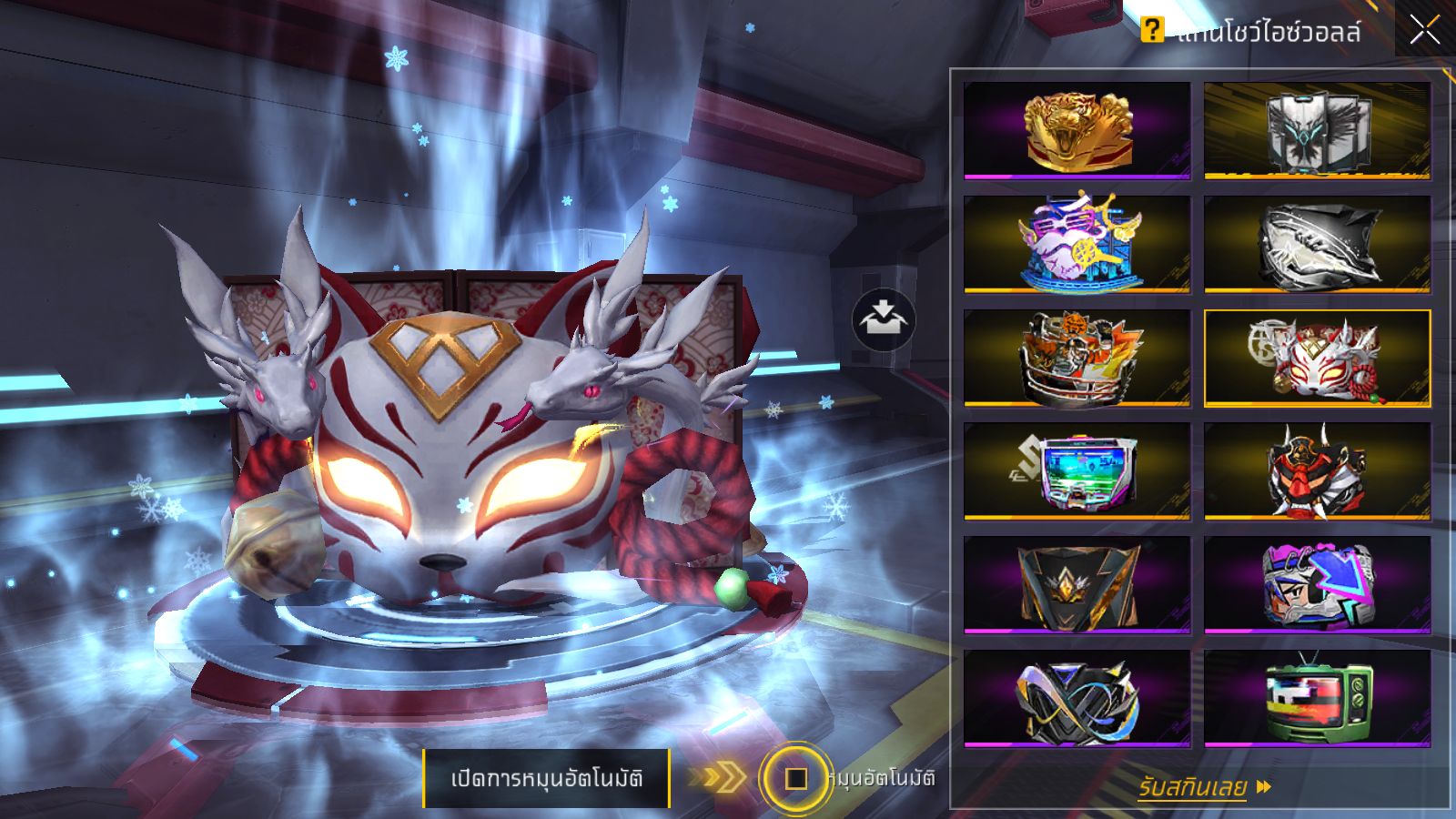
Task: Pick the retro television gloo wall skin
Action: point(1318,699)
